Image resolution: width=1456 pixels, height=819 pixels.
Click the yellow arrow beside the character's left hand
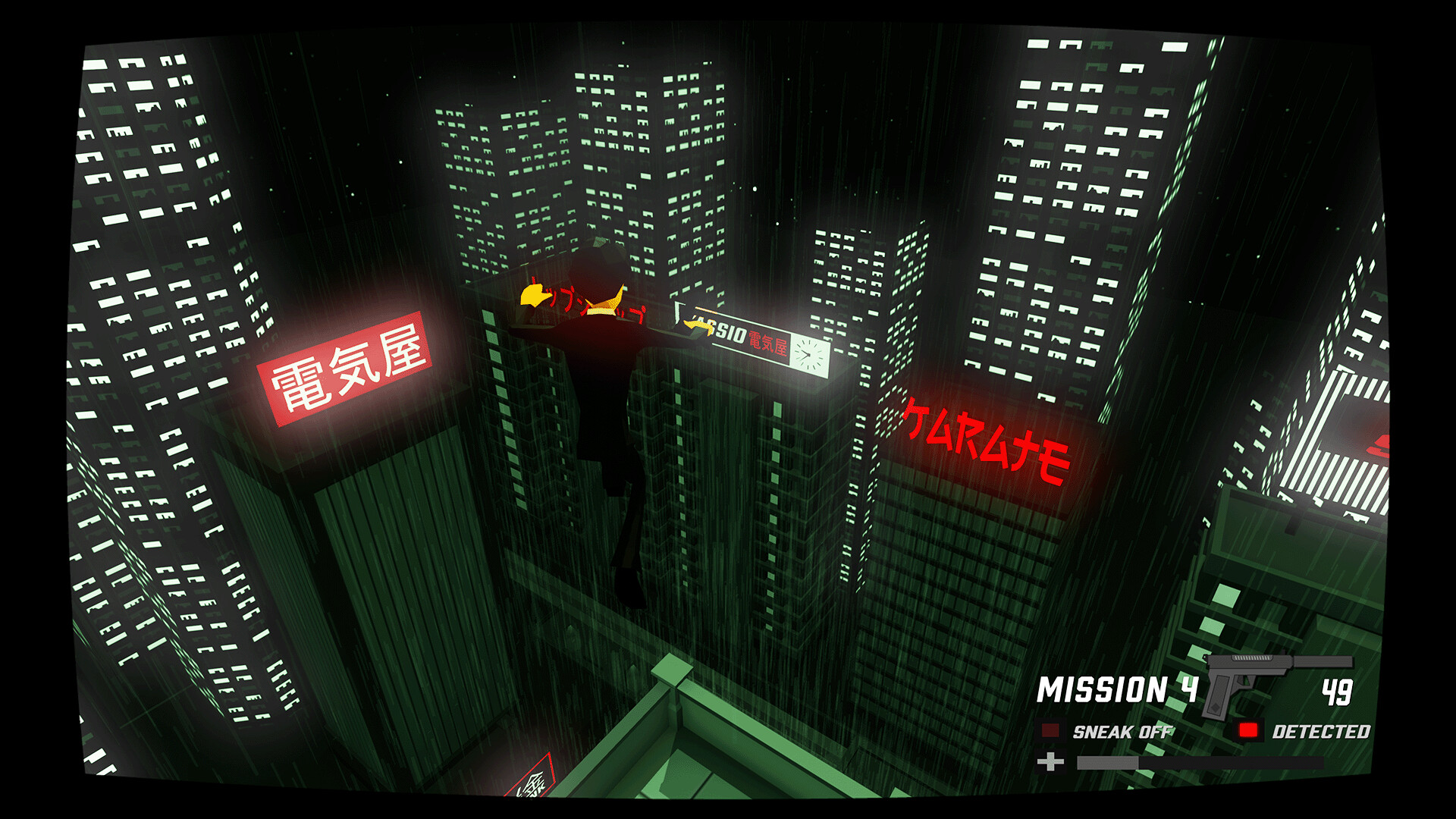tap(535, 296)
